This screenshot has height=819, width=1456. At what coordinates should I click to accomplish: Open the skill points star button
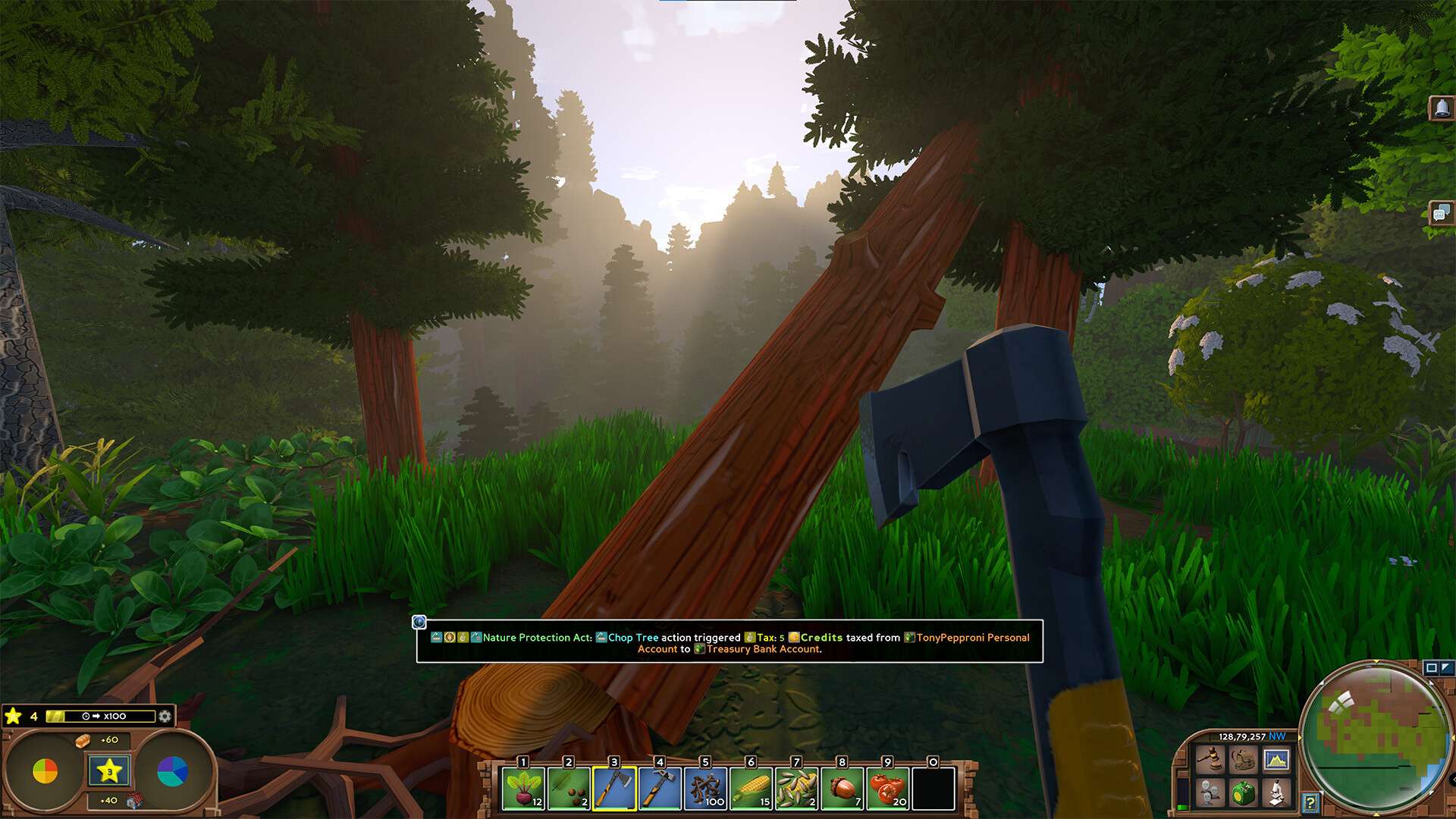coord(109,771)
